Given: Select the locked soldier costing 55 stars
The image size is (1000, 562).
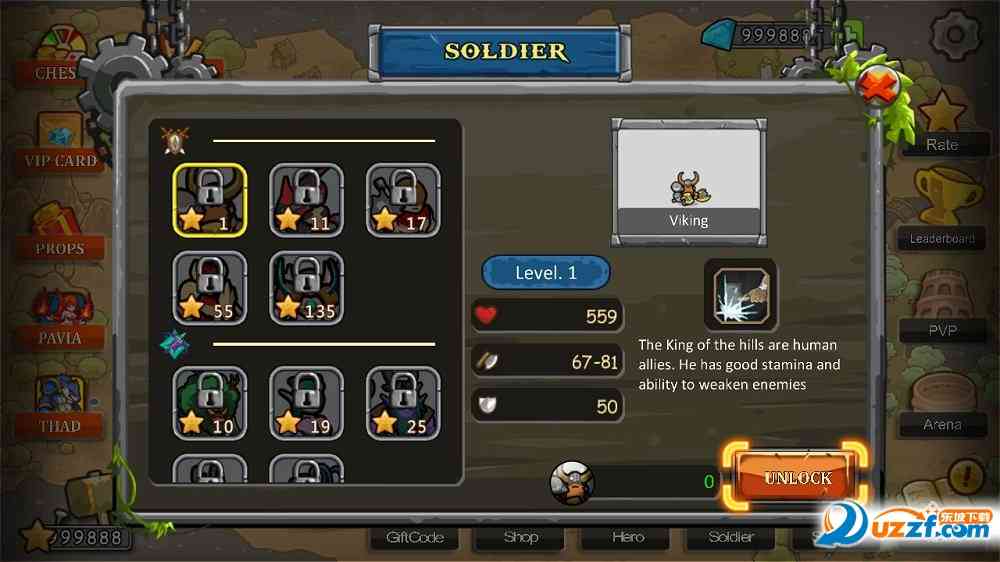Looking at the screenshot, I should (210, 288).
